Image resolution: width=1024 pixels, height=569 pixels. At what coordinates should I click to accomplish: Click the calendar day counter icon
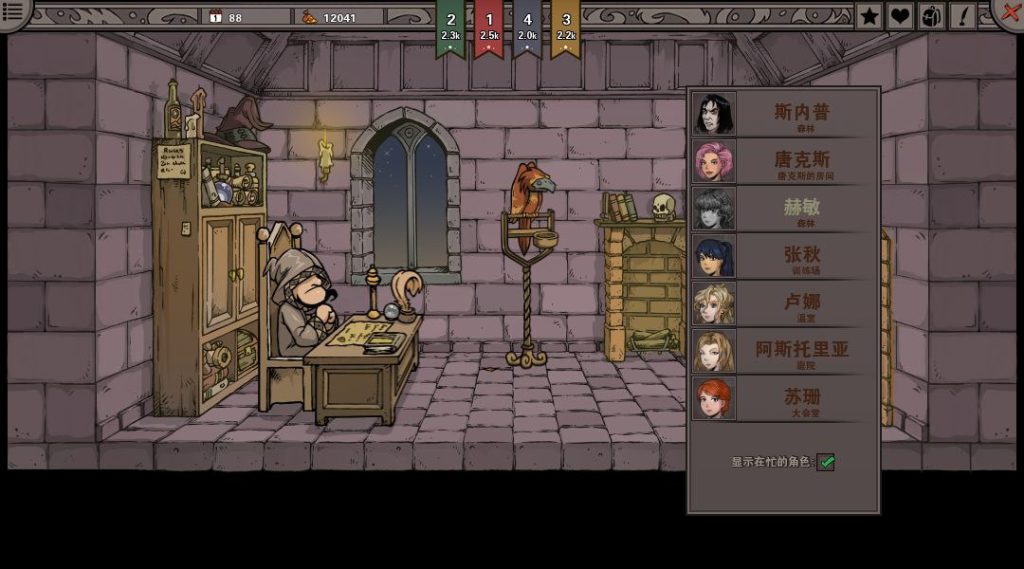215,17
